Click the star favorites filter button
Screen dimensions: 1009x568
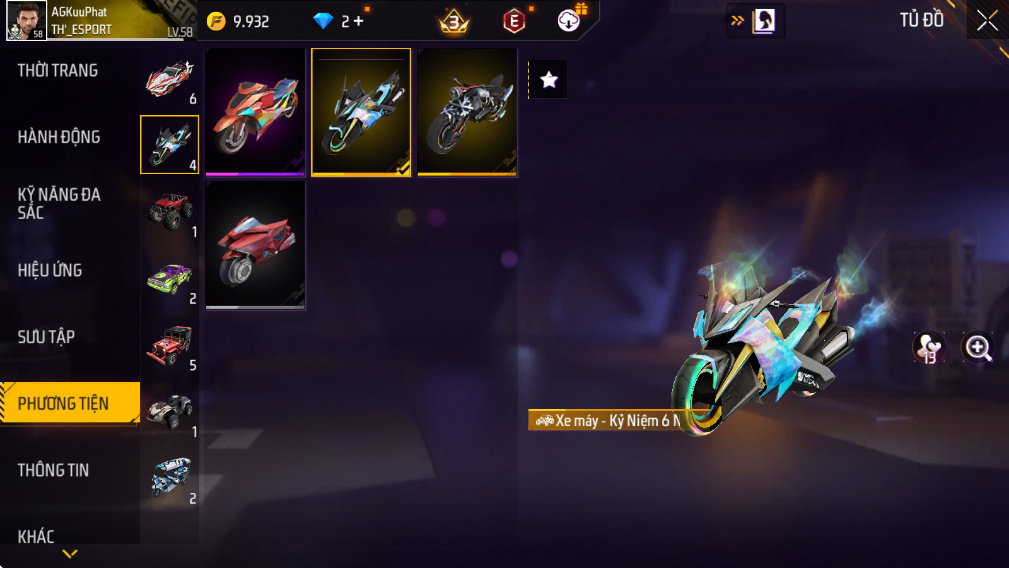pyautogui.click(x=548, y=80)
